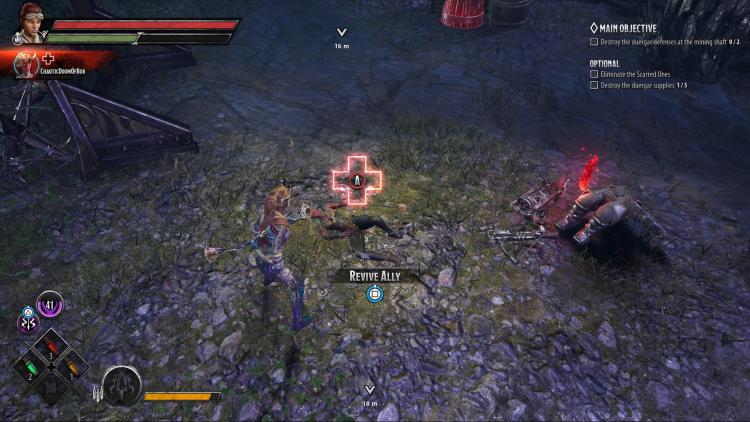Image resolution: width=750 pixels, height=422 pixels.
Task: Click the 16 m waypoint marker
Action: tap(342, 37)
